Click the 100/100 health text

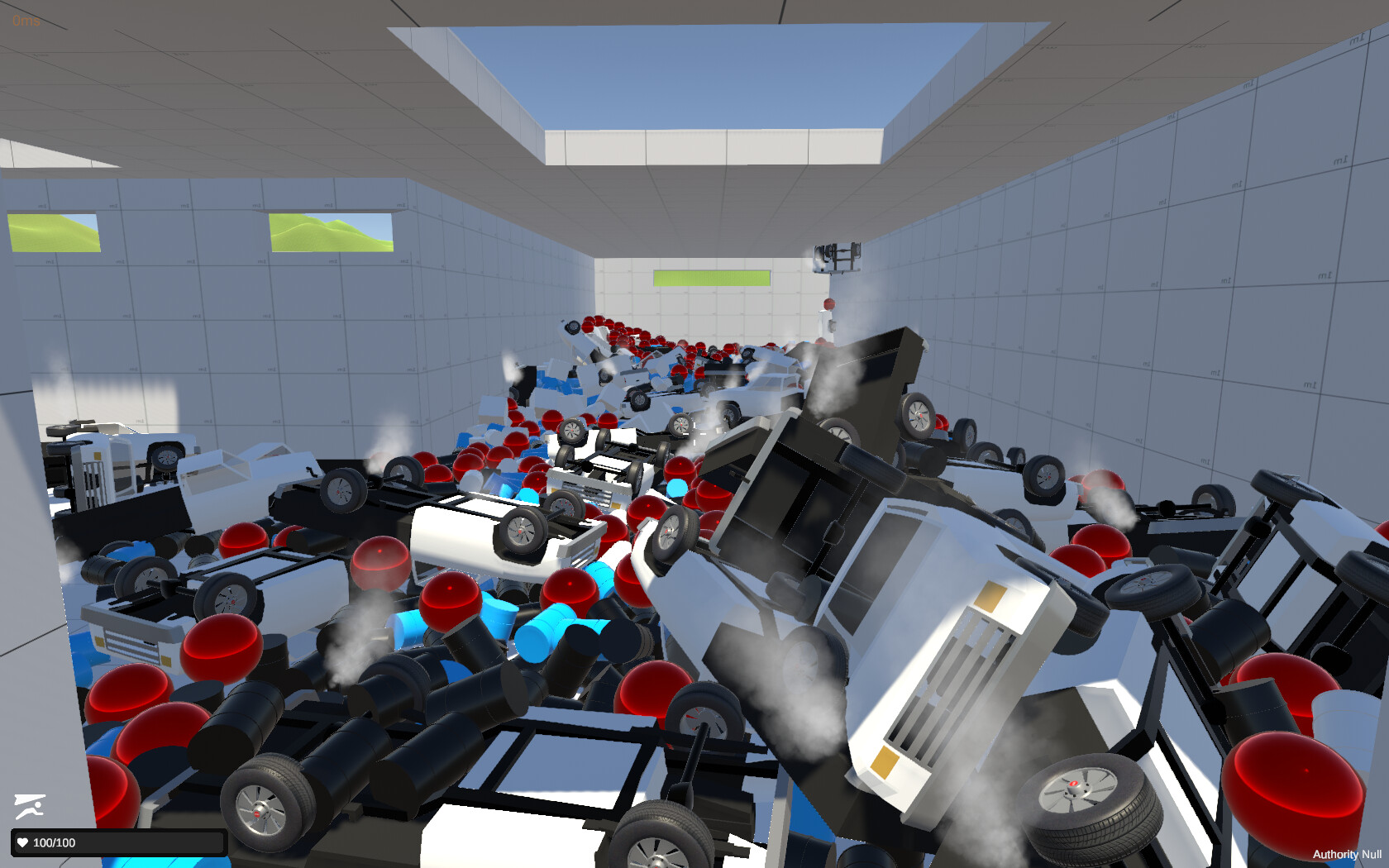point(53,842)
